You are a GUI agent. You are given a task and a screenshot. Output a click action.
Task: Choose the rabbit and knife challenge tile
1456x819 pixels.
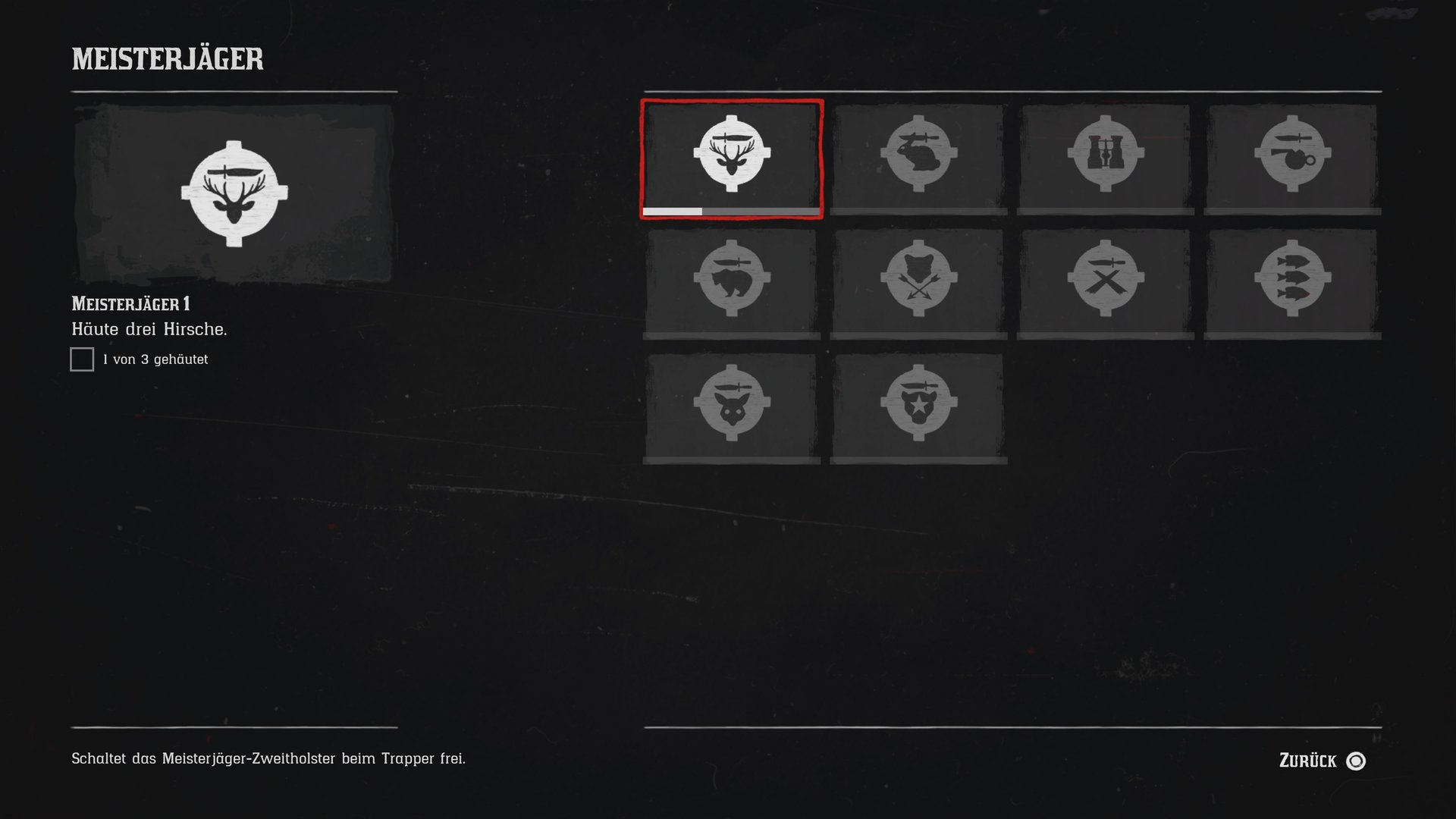coord(918,158)
